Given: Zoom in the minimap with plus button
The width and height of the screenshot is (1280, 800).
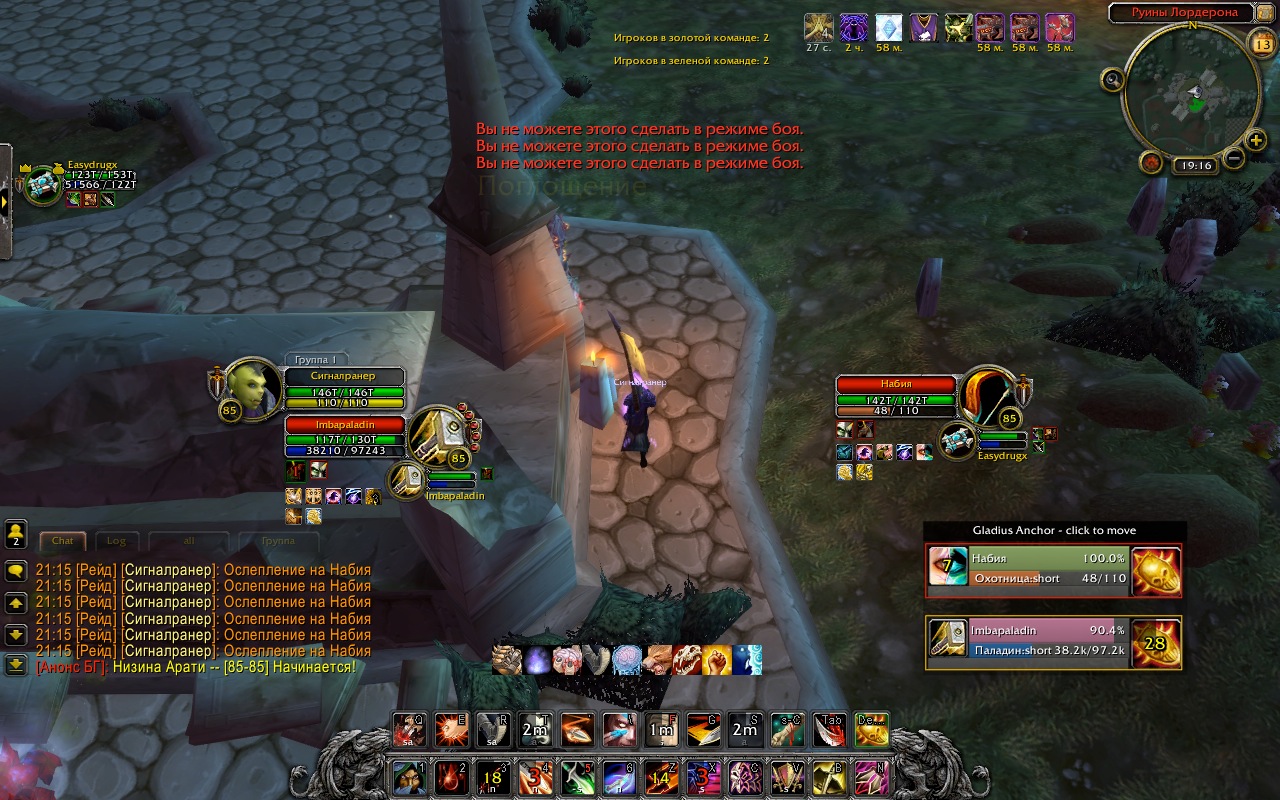Looking at the screenshot, I should (x=1256, y=141).
